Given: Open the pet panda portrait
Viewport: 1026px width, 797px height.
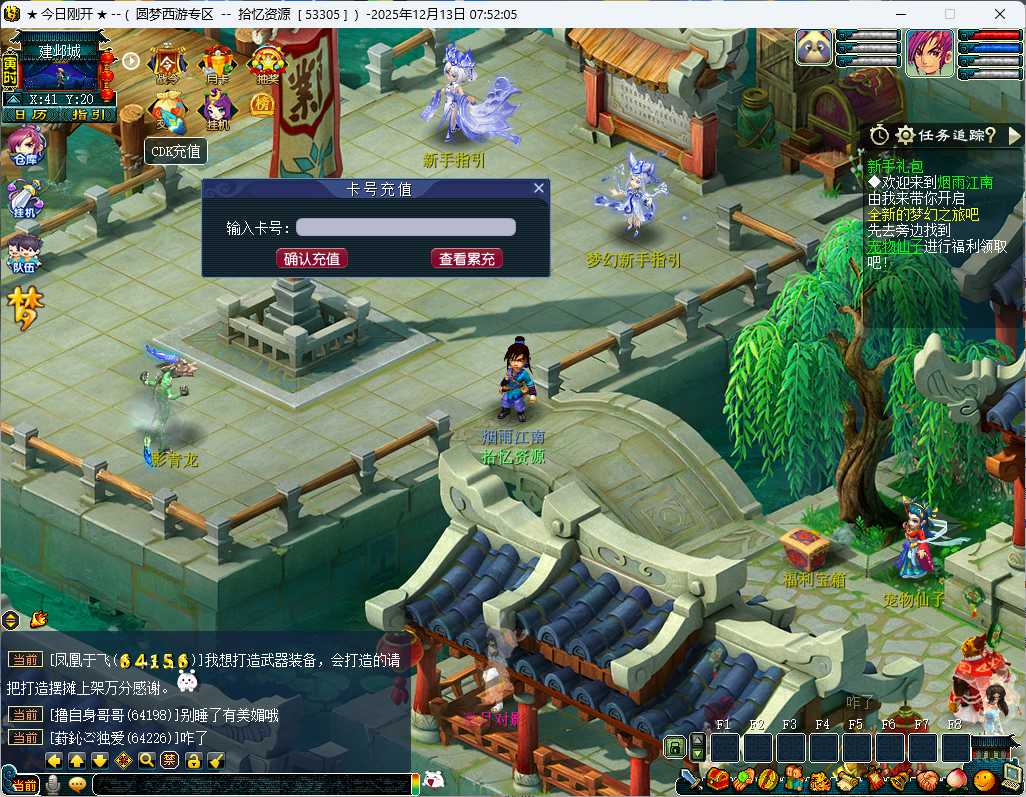Looking at the screenshot, I should [814, 47].
